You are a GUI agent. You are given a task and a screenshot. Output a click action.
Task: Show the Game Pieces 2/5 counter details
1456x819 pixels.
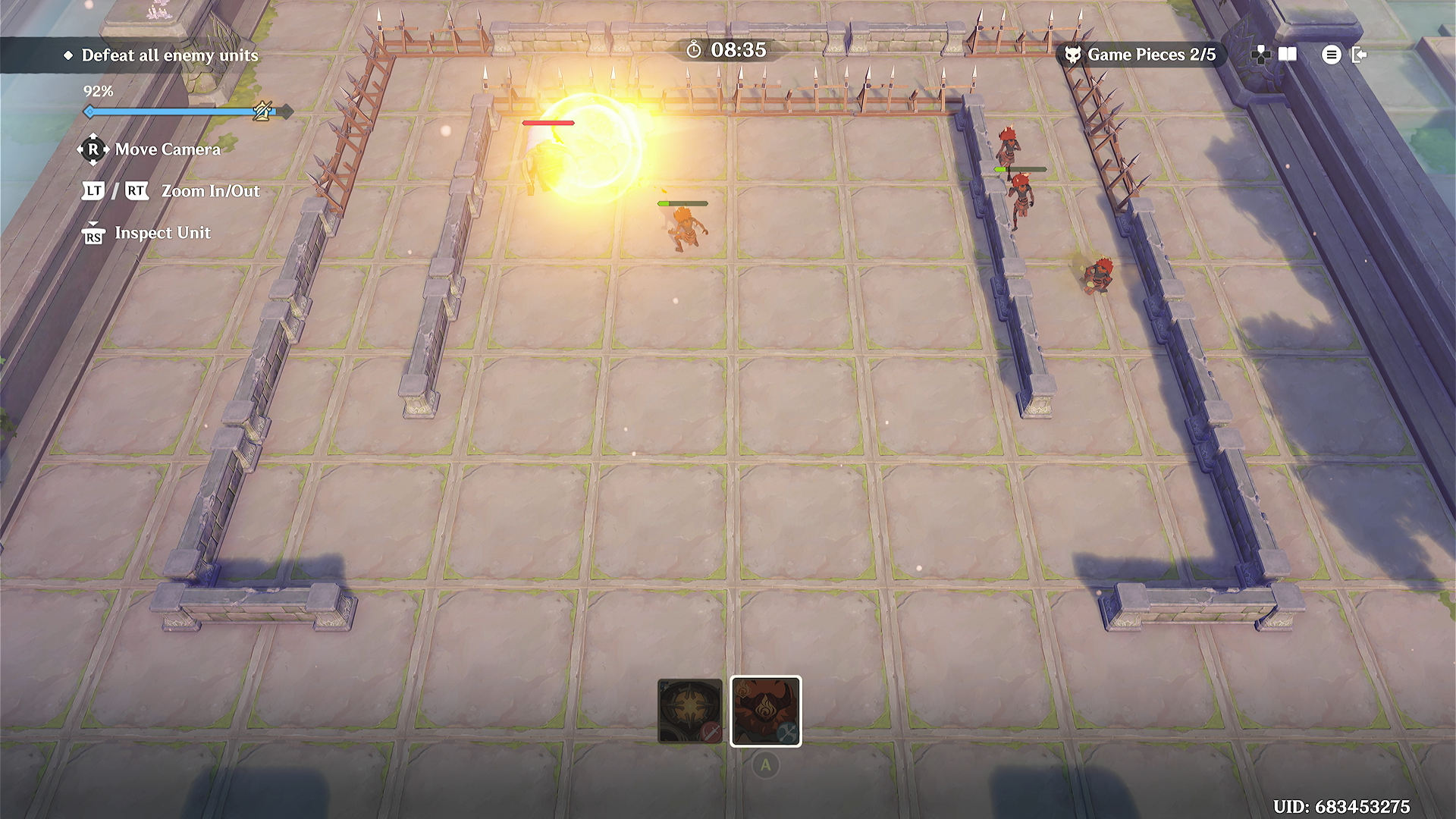pyautogui.click(x=1141, y=55)
